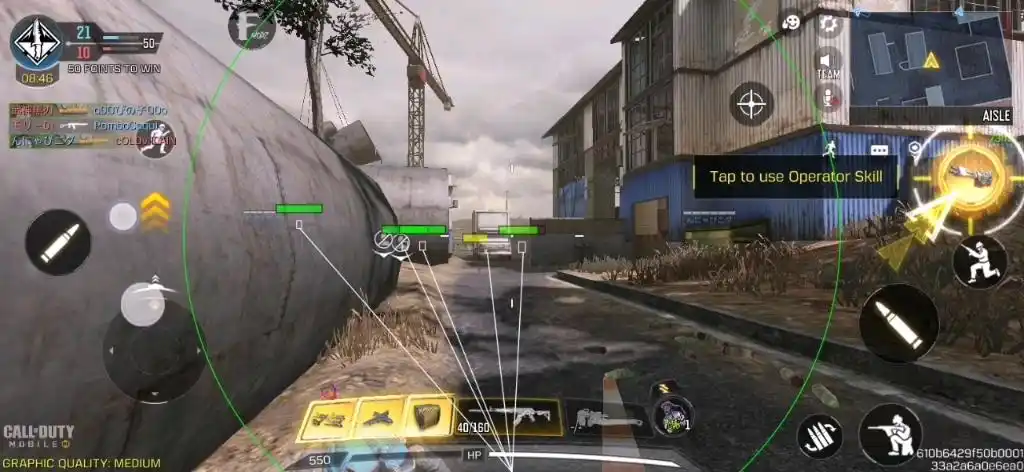Viewport: 1024px width, 472px height.
Task: Tap the crosshair aim-down-sights button
Action: click(x=751, y=102)
